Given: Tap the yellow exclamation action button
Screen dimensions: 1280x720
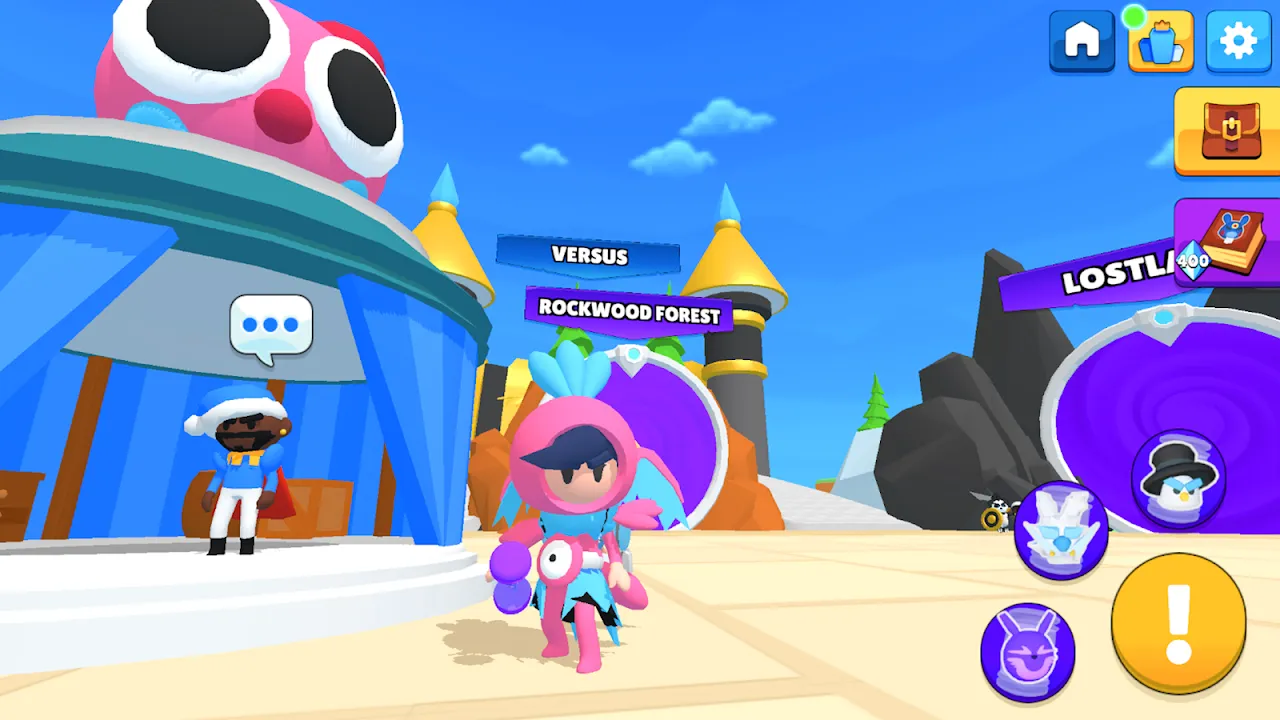Looking at the screenshot, I should [1179, 623].
